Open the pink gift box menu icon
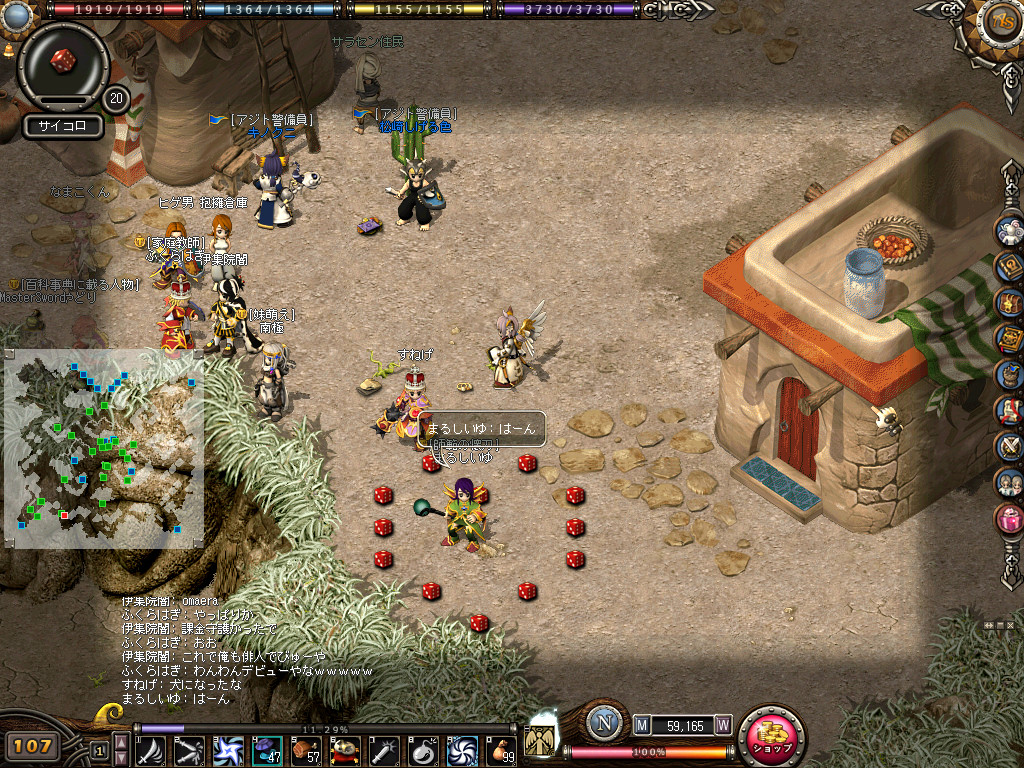The image size is (1024, 768). pyautogui.click(x=1010, y=519)
